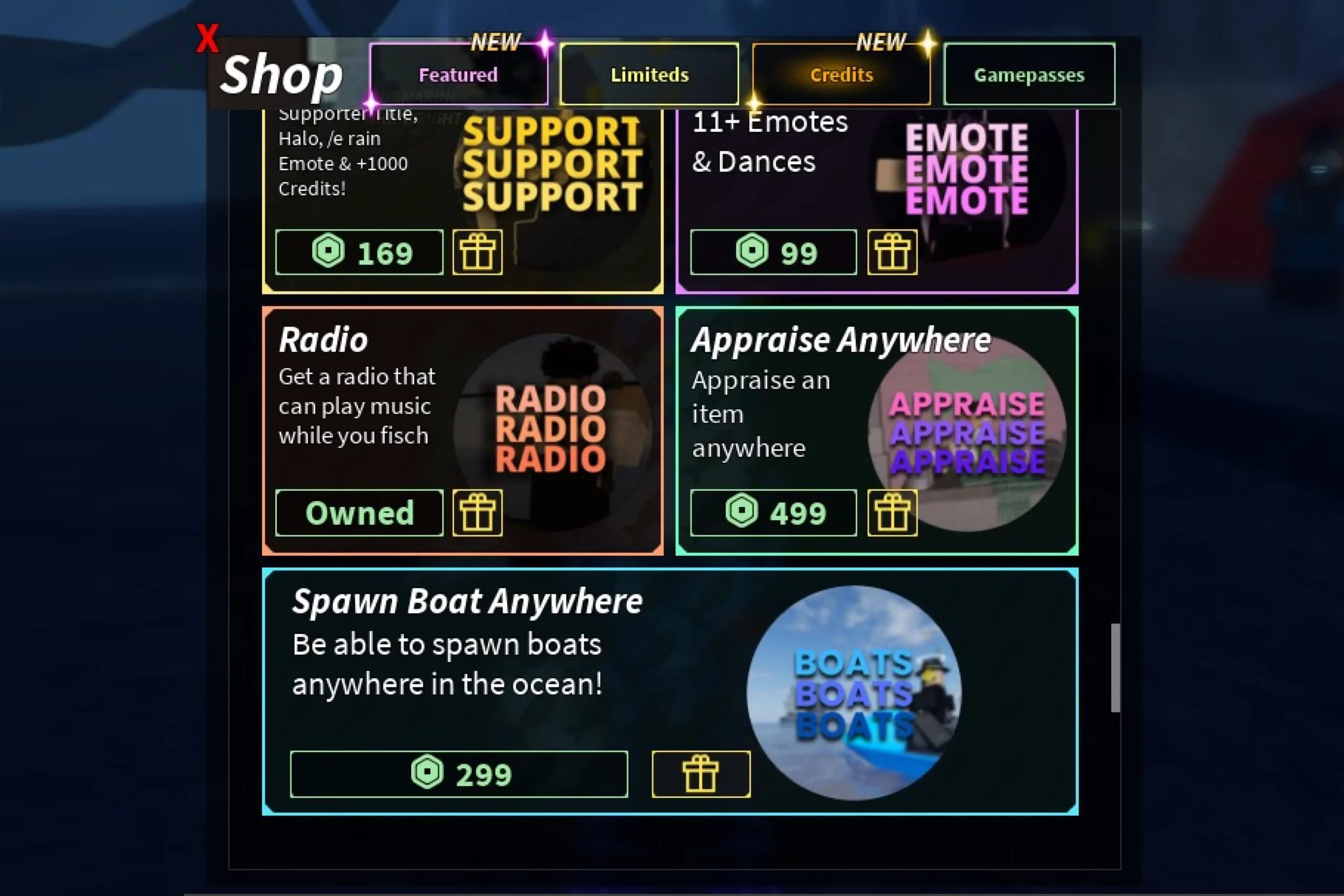Open the Limiteds tab
Viewport: 1344px width, 896px height.
coord(649,75)
